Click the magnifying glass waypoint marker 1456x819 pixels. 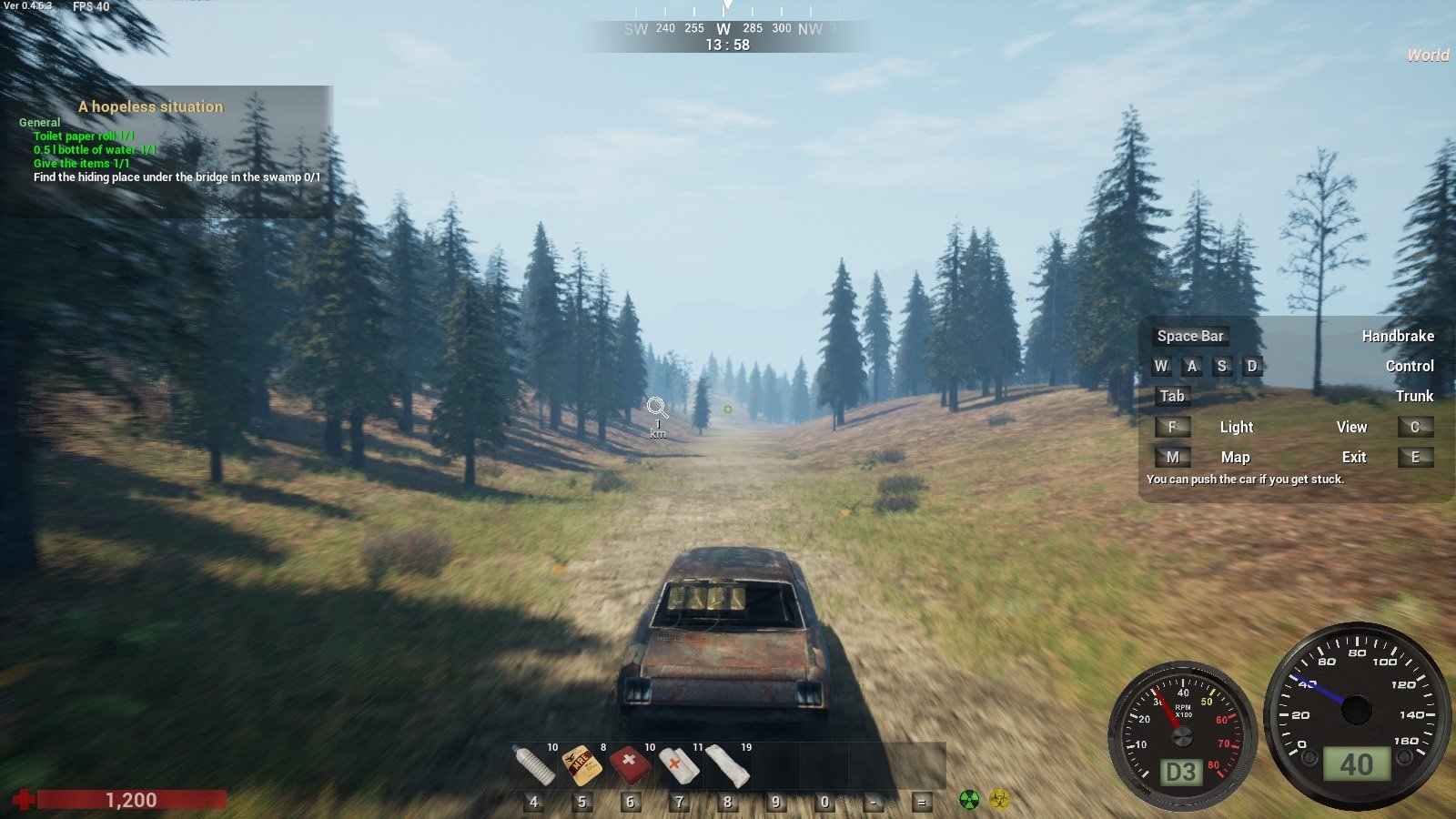click(x=657, y=408)
